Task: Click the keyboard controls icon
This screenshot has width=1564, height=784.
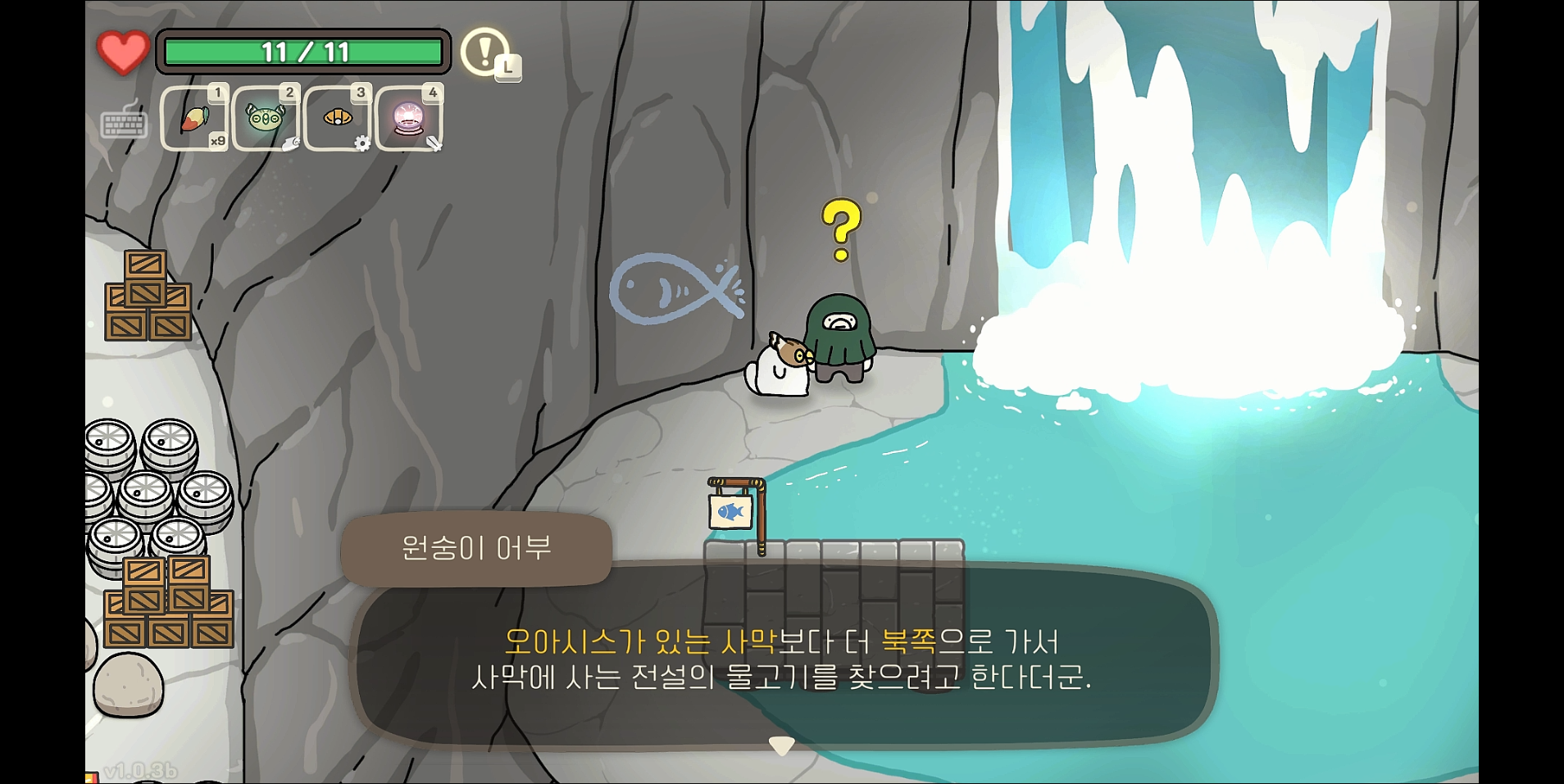Action: [123, 123]
